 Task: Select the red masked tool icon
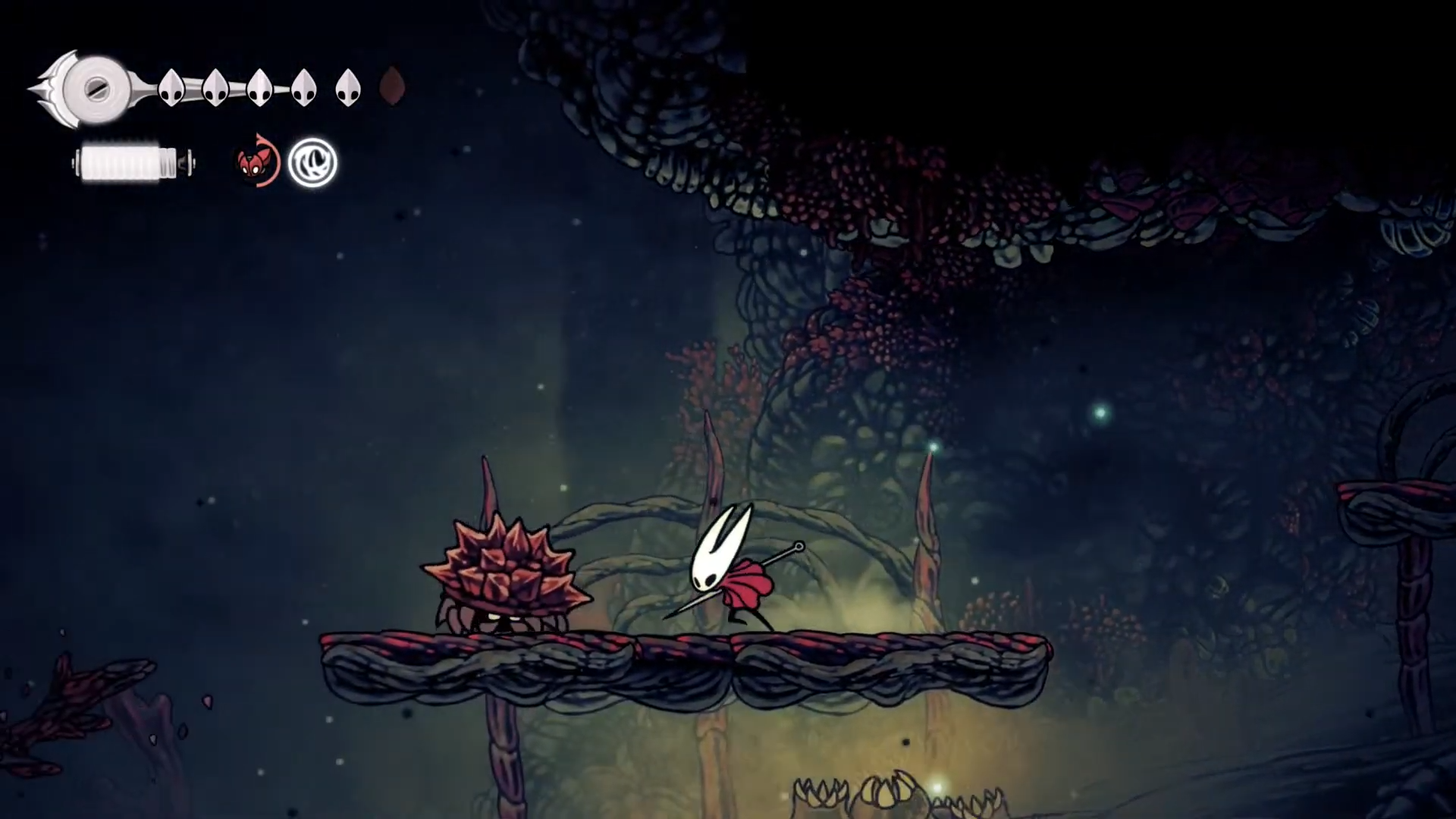(x=255, y=162)
